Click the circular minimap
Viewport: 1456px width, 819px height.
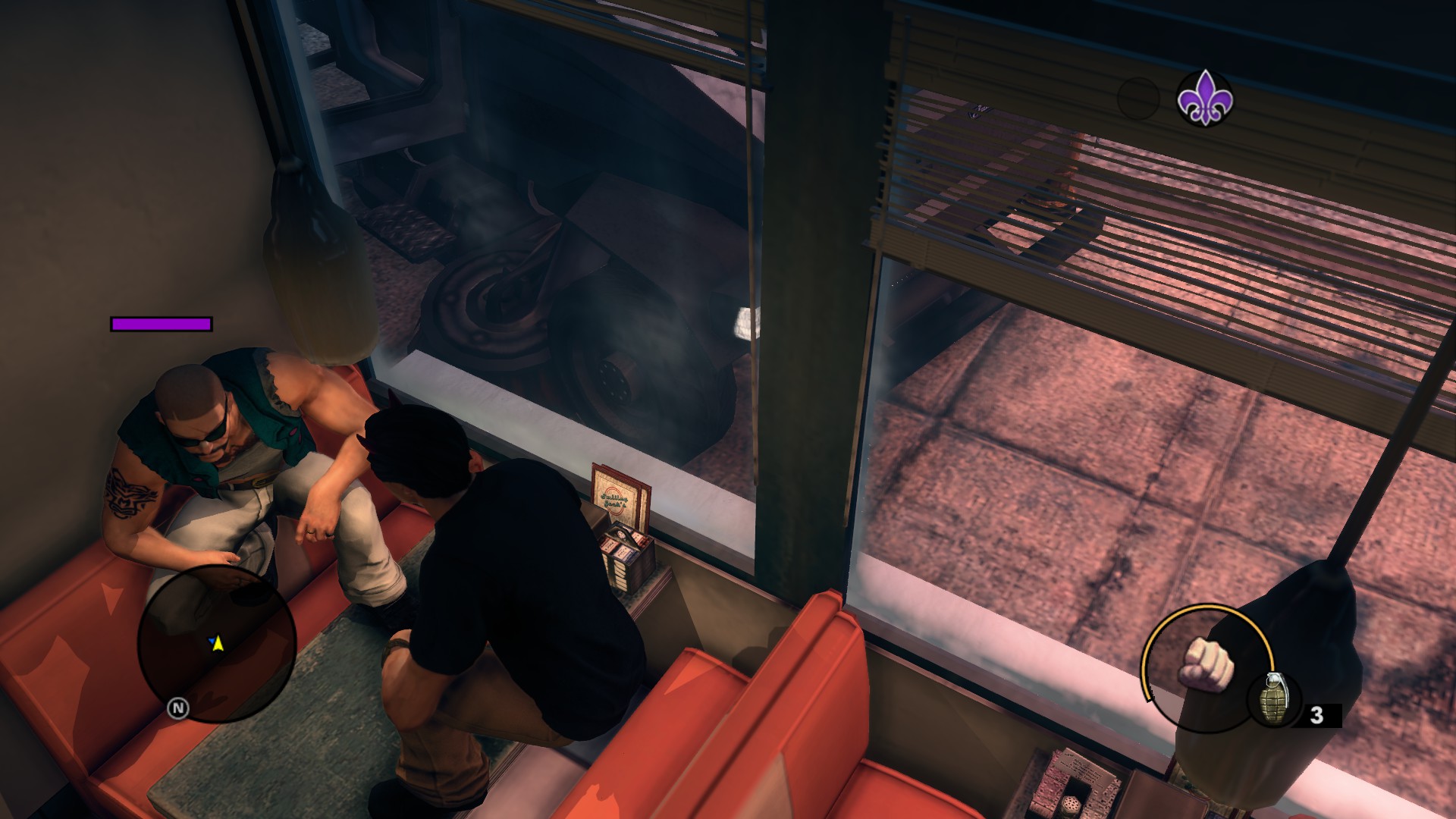[x=216, y=643]
